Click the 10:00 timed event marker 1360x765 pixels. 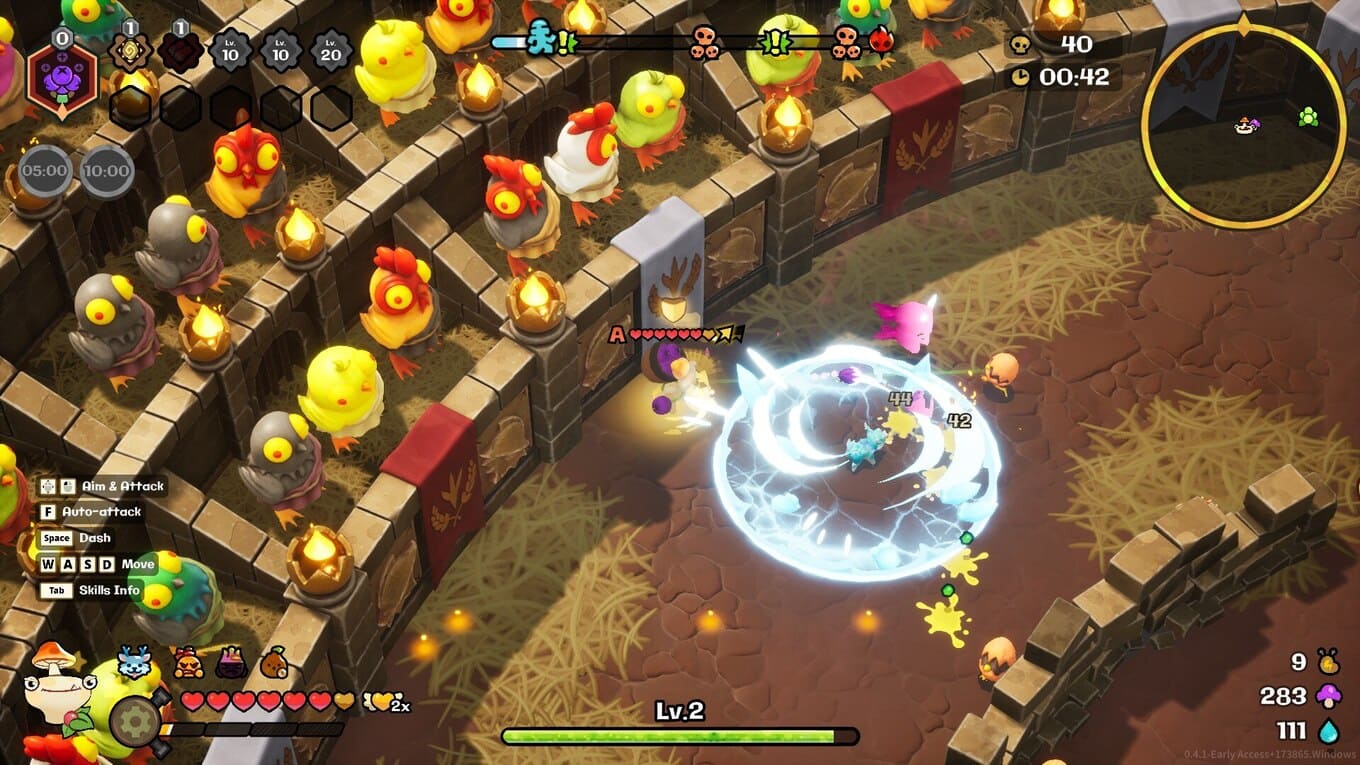(x=107, y=171)
